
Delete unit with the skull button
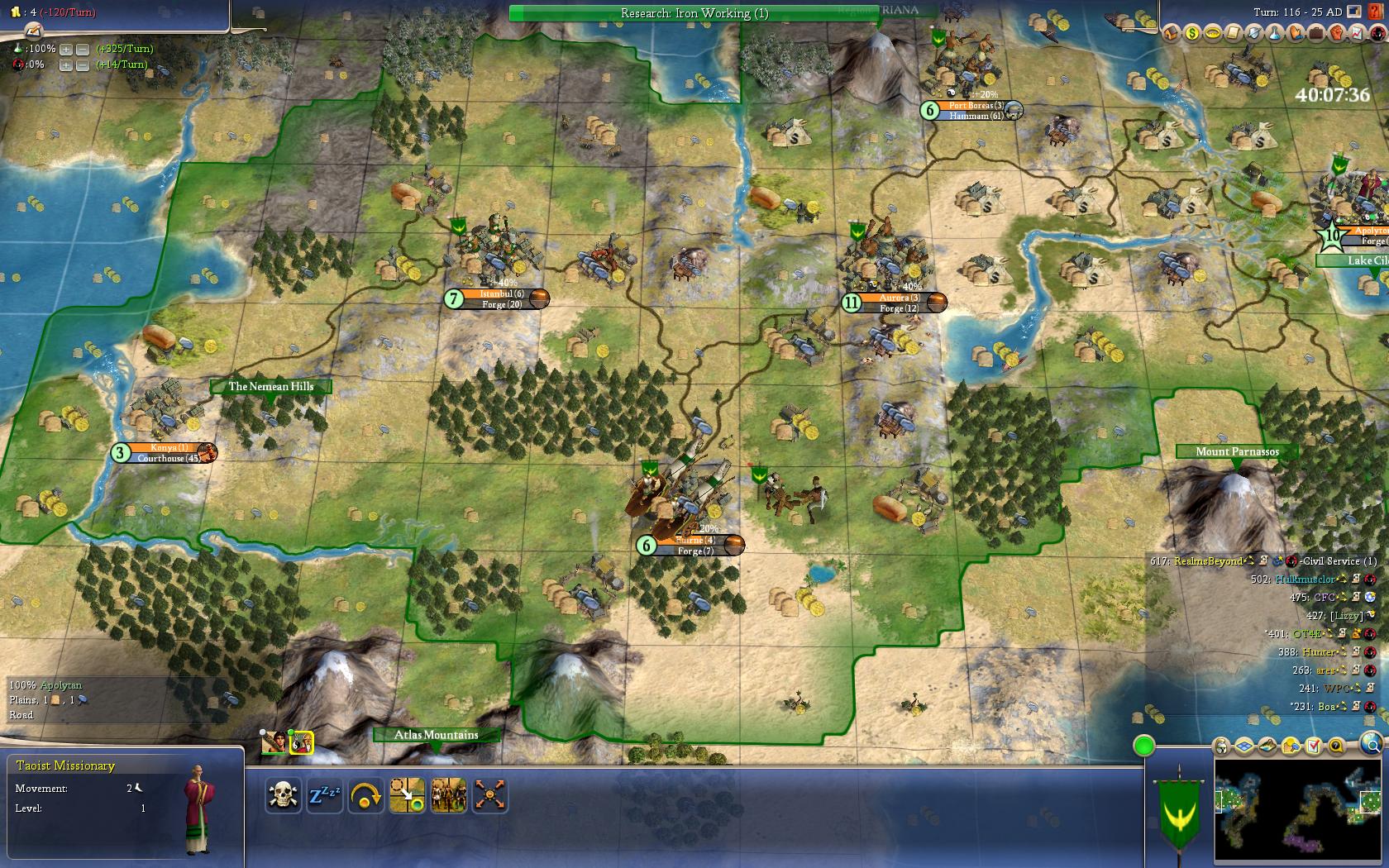click(284, 796)
